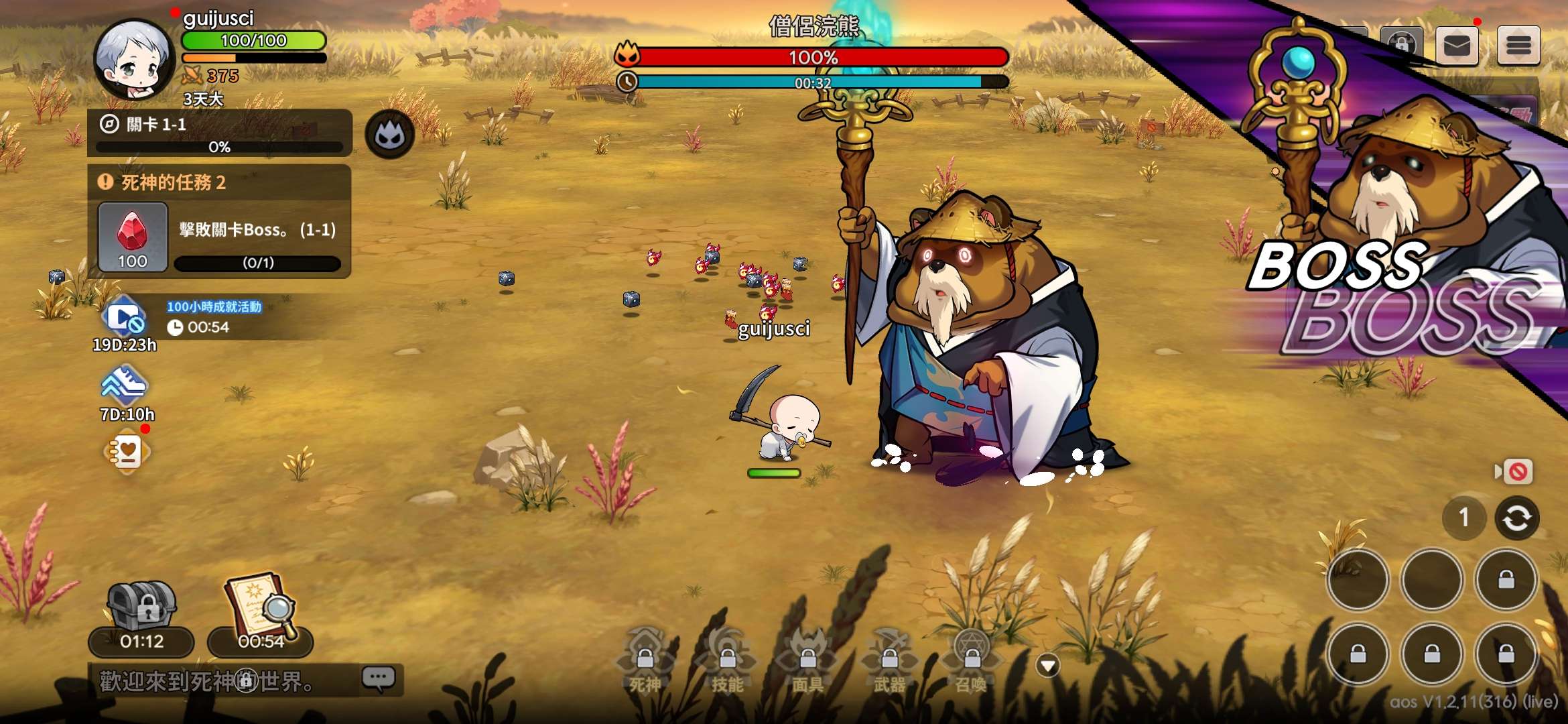Collapse the bottom menu with arrow button

(x=1048, y=665)
